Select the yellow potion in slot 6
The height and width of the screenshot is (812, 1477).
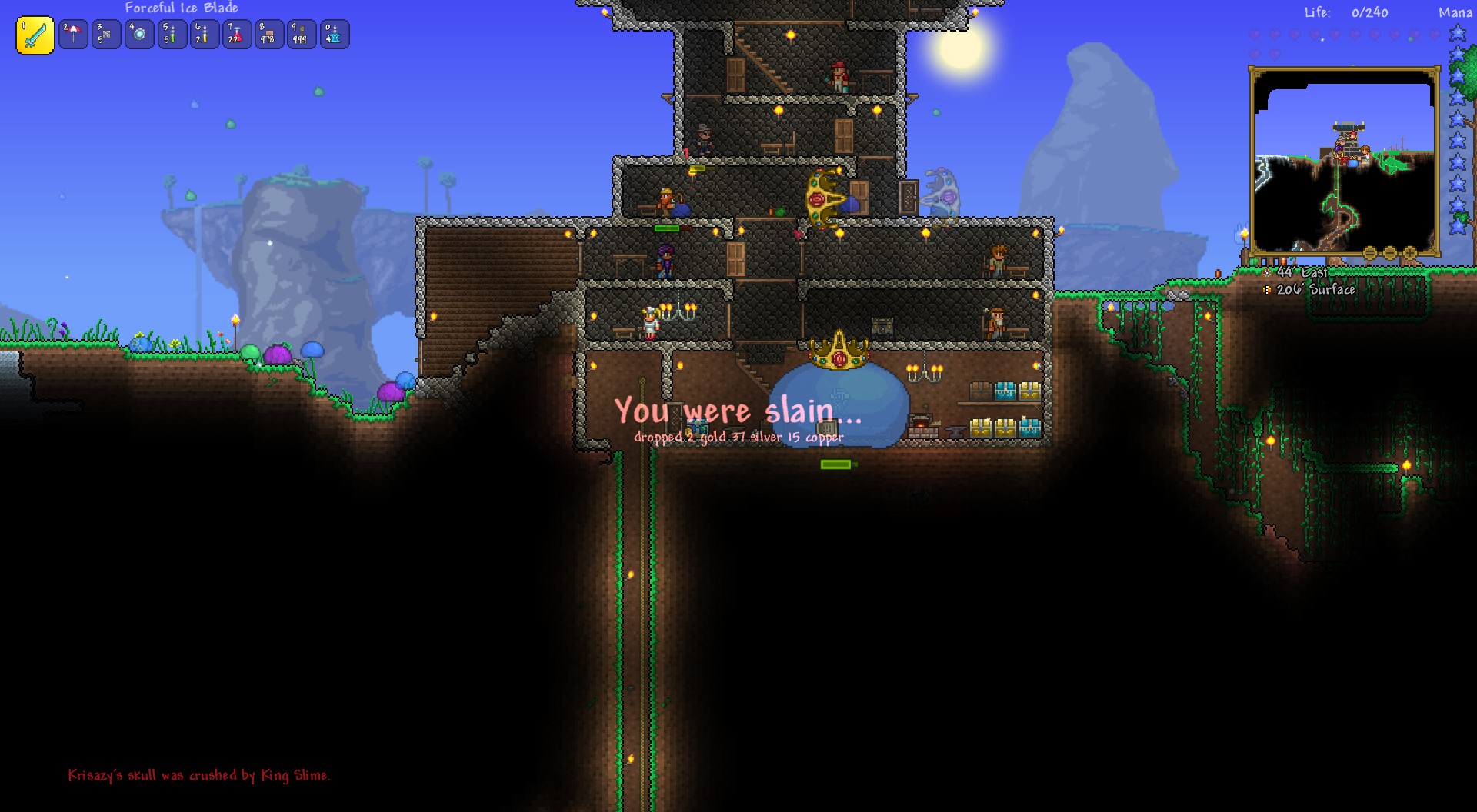click(204, 35)
